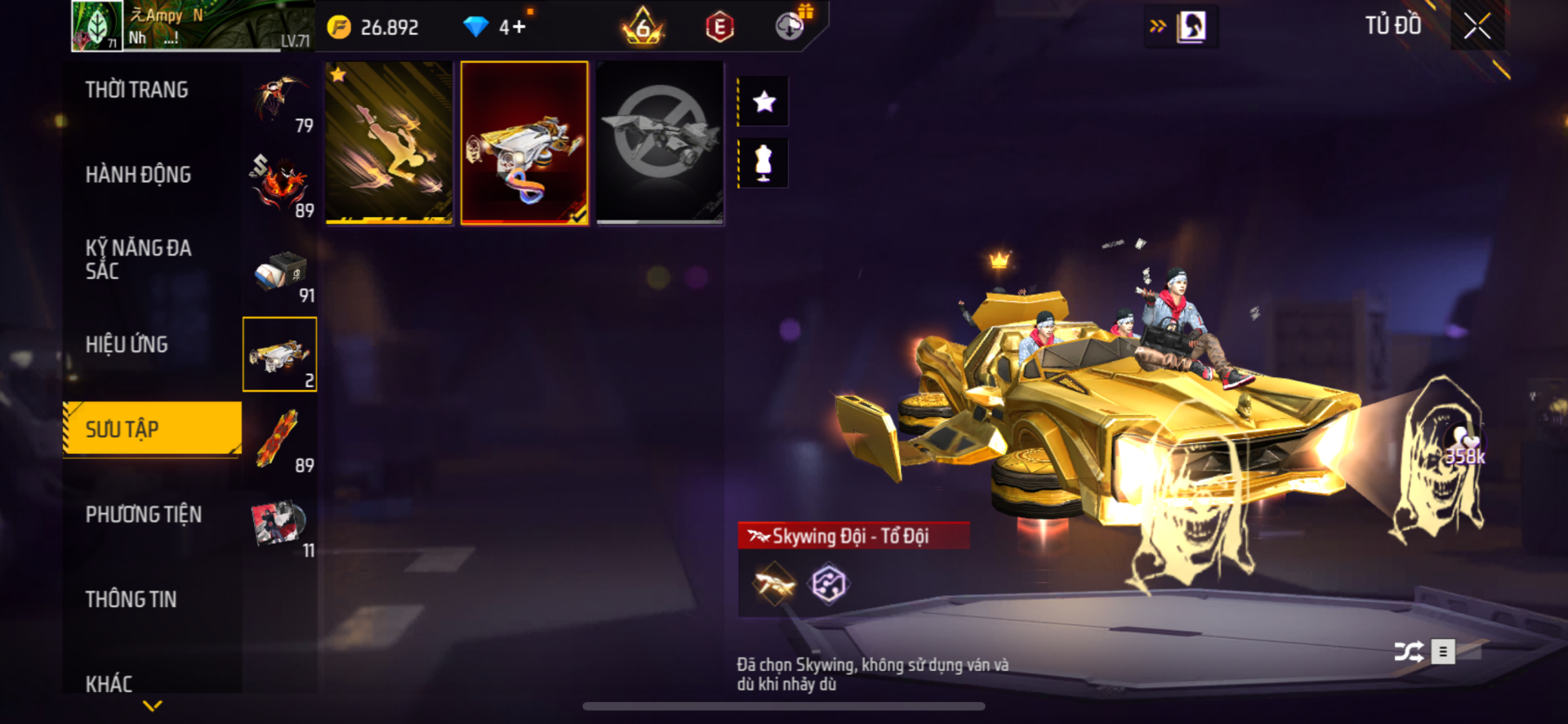This screenshot has width=1568, height=724.
Task: Close the Tủ Đồ wardrobe screen
Action: point(1477,26)
